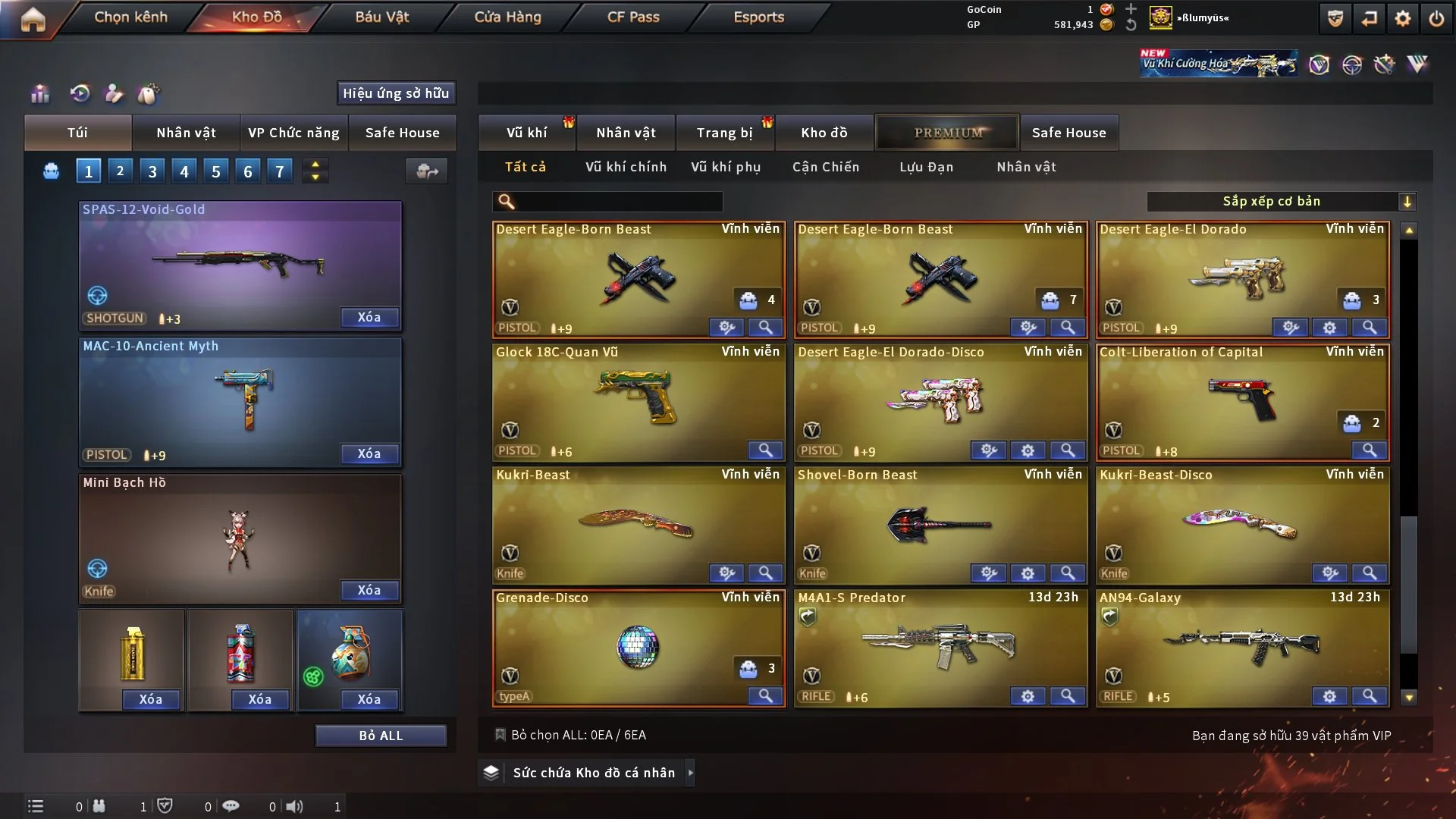Focus the item search field
1456x819 pixels.
pyautogui.click(x=618, y=201)
